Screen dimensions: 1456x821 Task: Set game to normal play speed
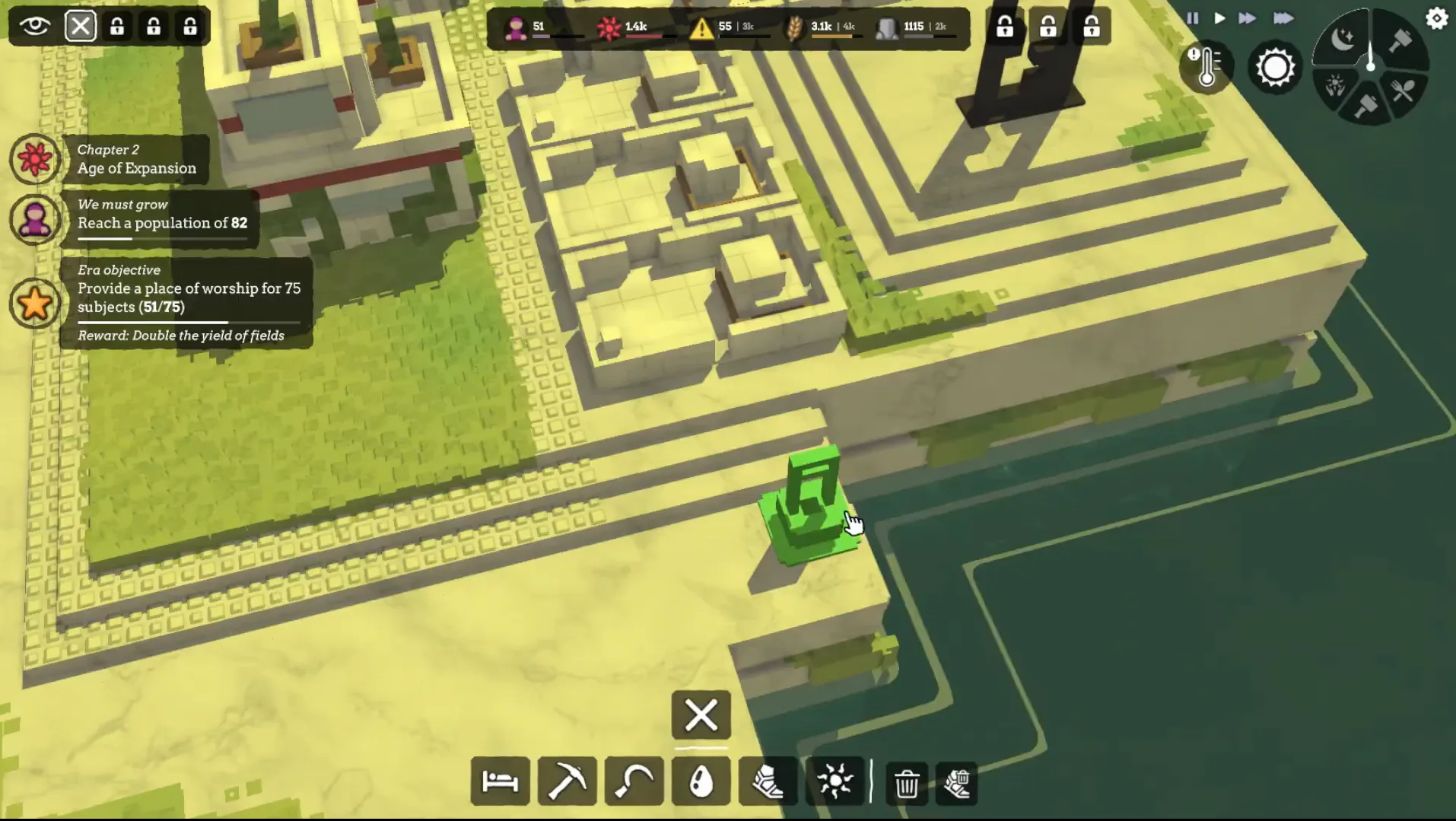pyautogui.click(x=1219, y=18)
